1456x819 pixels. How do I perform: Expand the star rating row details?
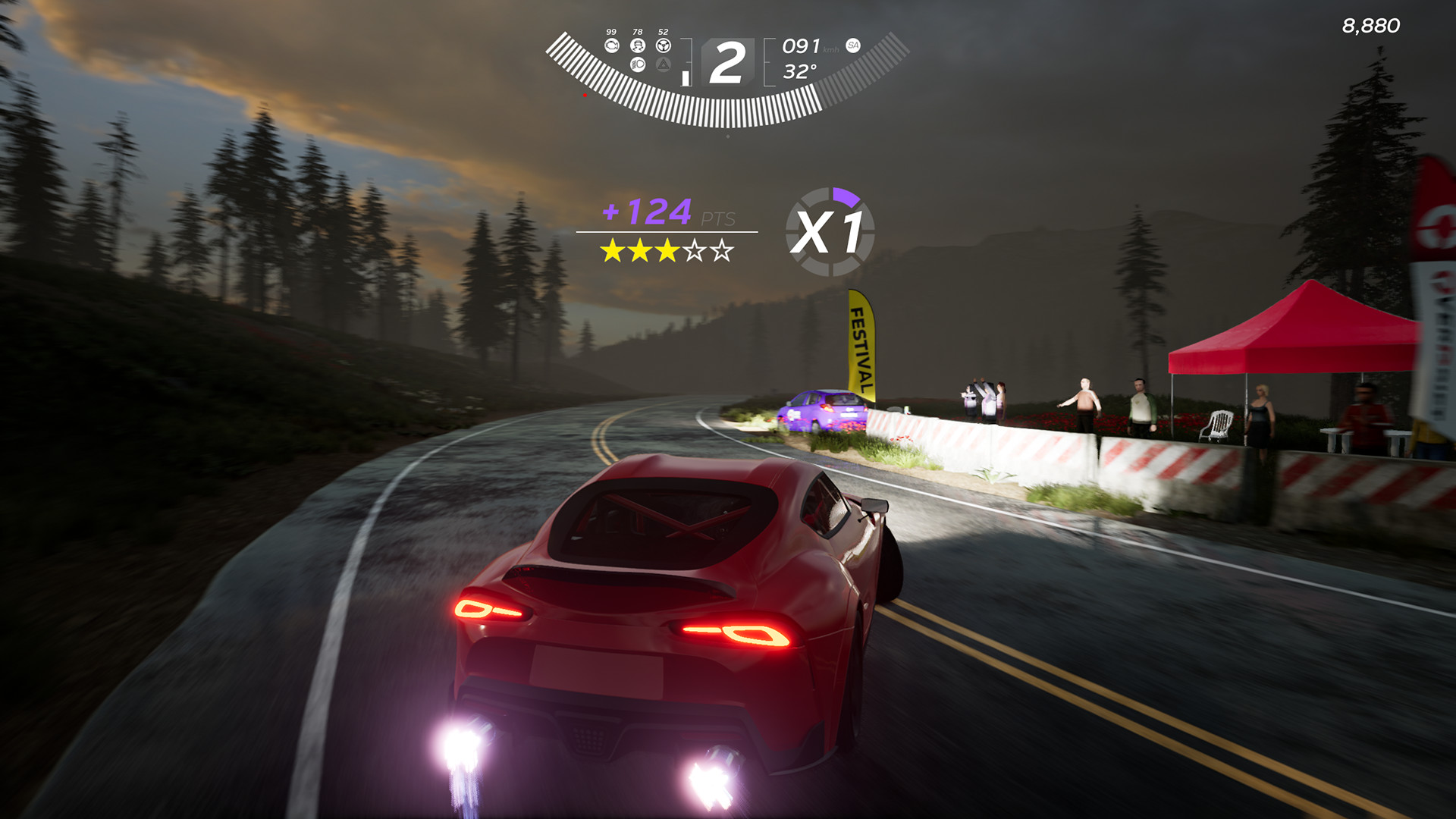667,250
